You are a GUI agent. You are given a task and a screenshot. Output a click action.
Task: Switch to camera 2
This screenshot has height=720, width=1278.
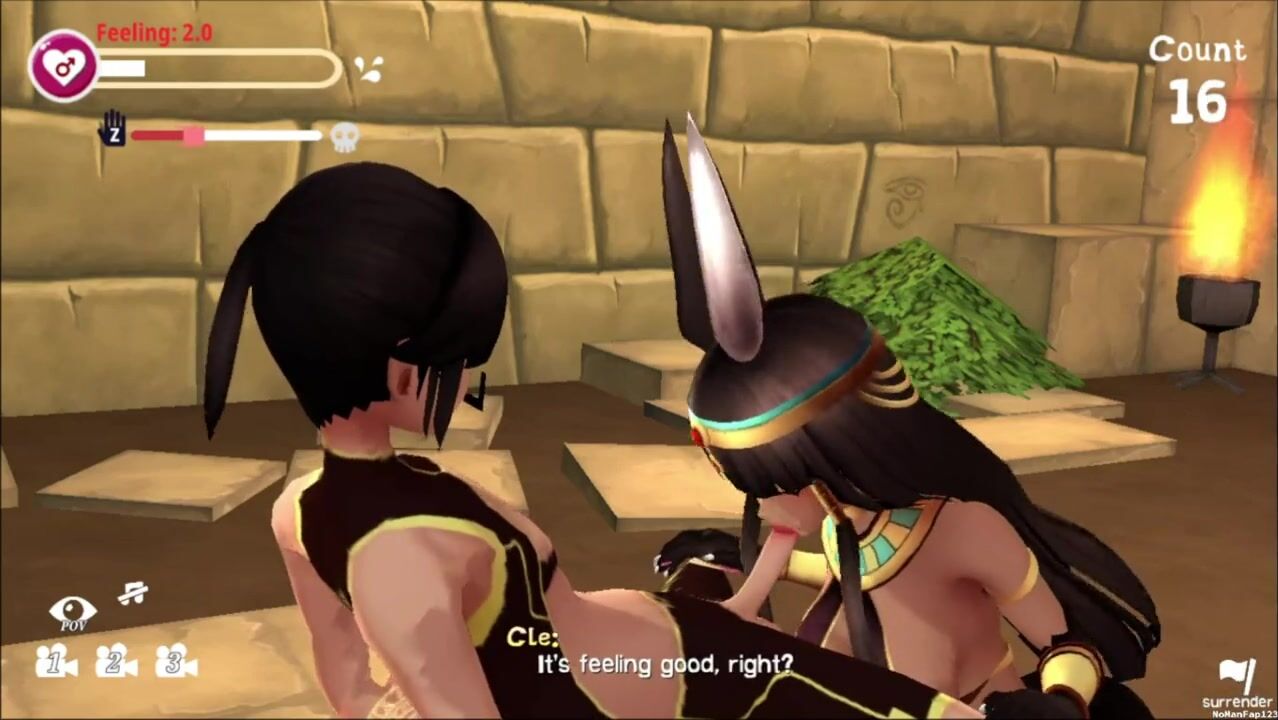coord(116,661)
